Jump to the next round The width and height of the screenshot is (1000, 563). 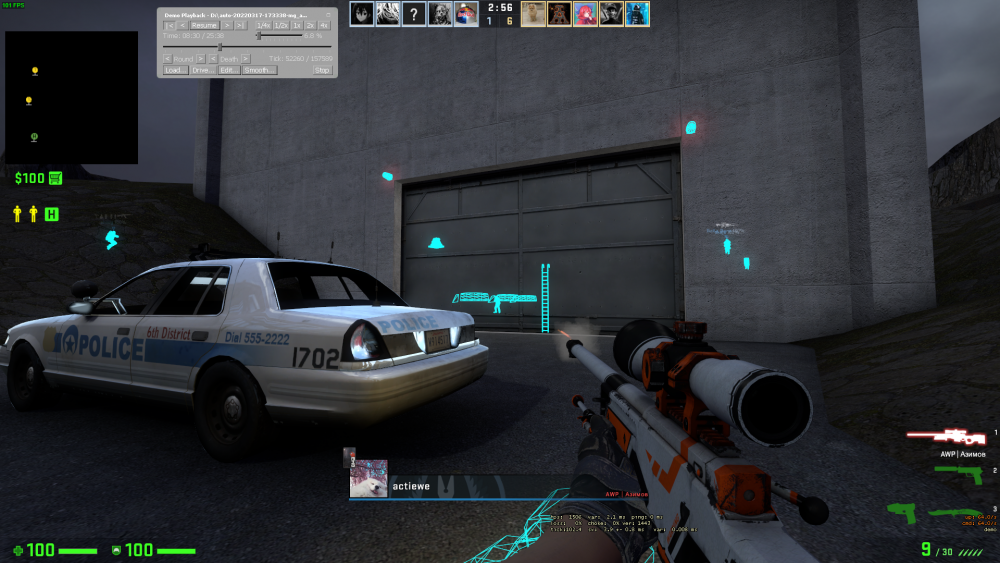[x=200, y=59]
